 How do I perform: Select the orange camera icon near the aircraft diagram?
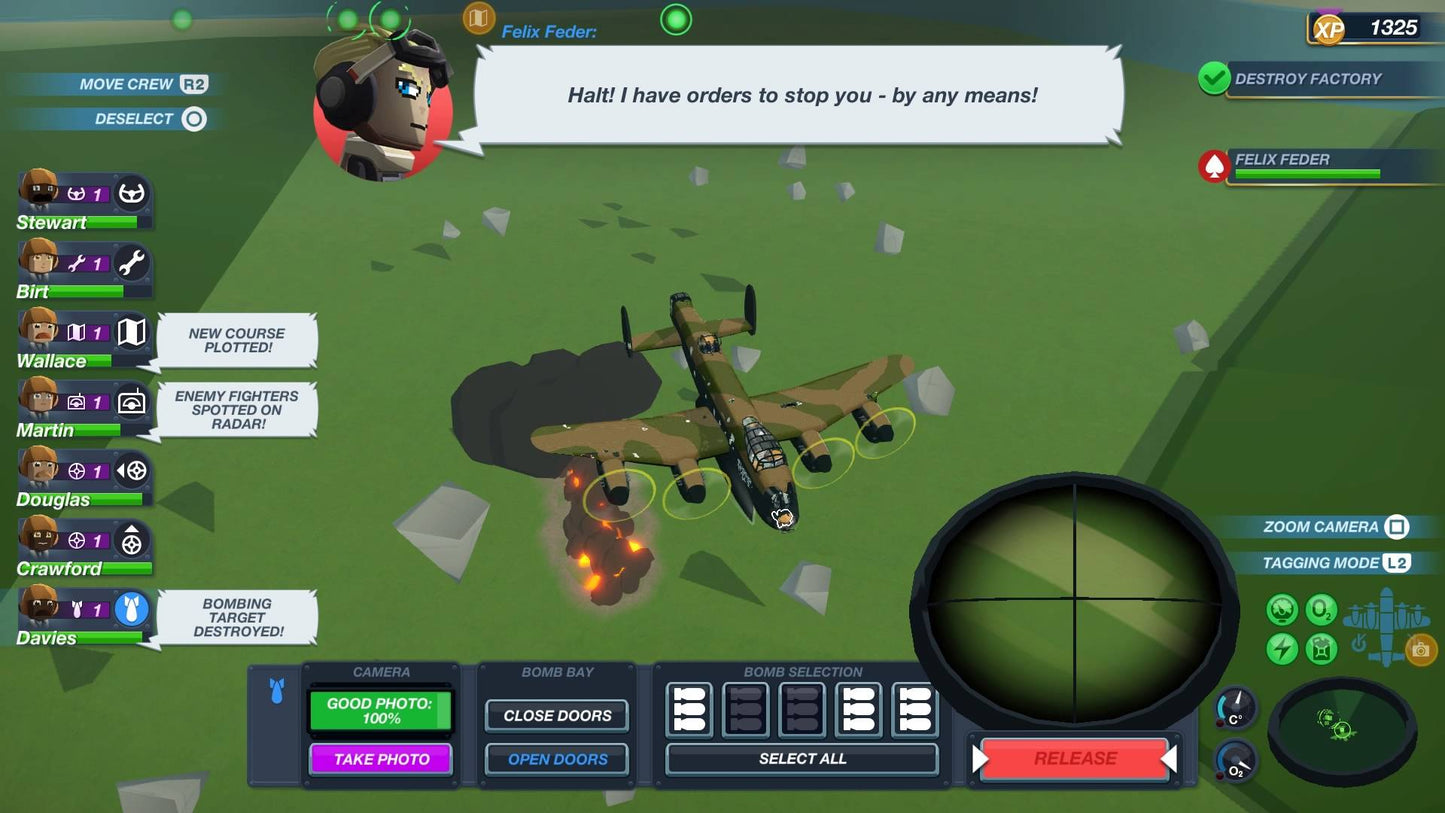click(1421, 649)
